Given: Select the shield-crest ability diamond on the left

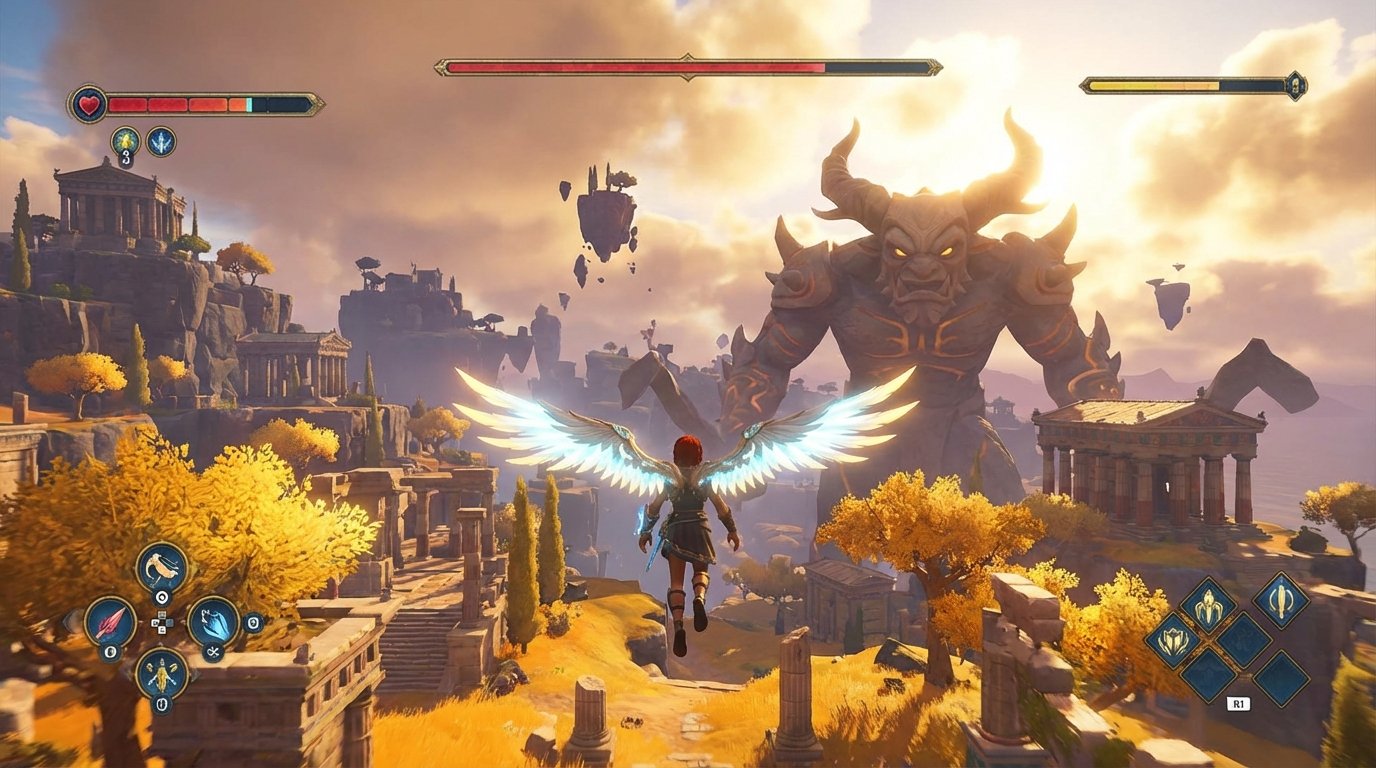Looking at the screenshot, I should pos(1174,639).
